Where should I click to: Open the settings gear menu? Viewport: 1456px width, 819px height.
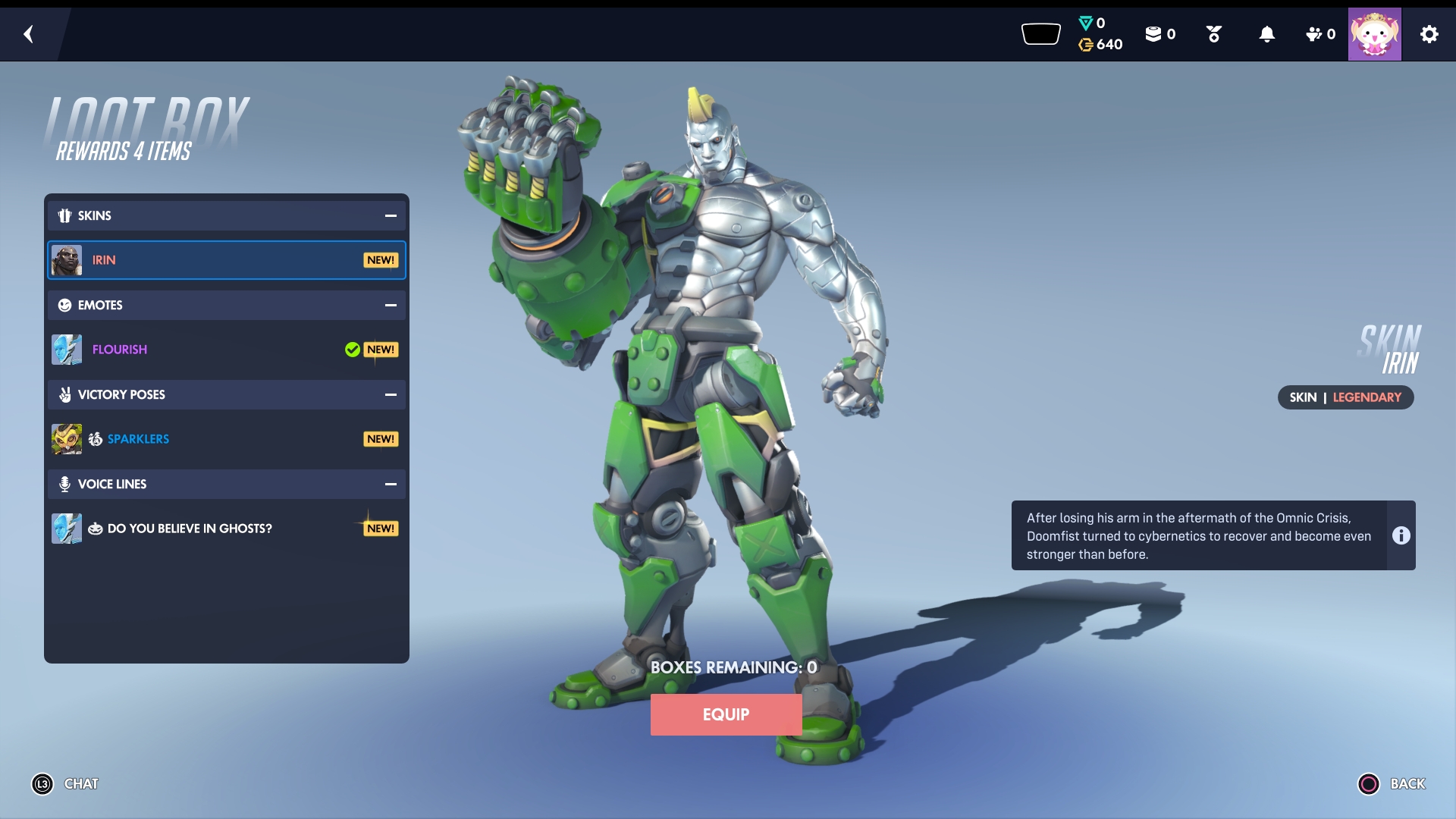coord(1429,34)
